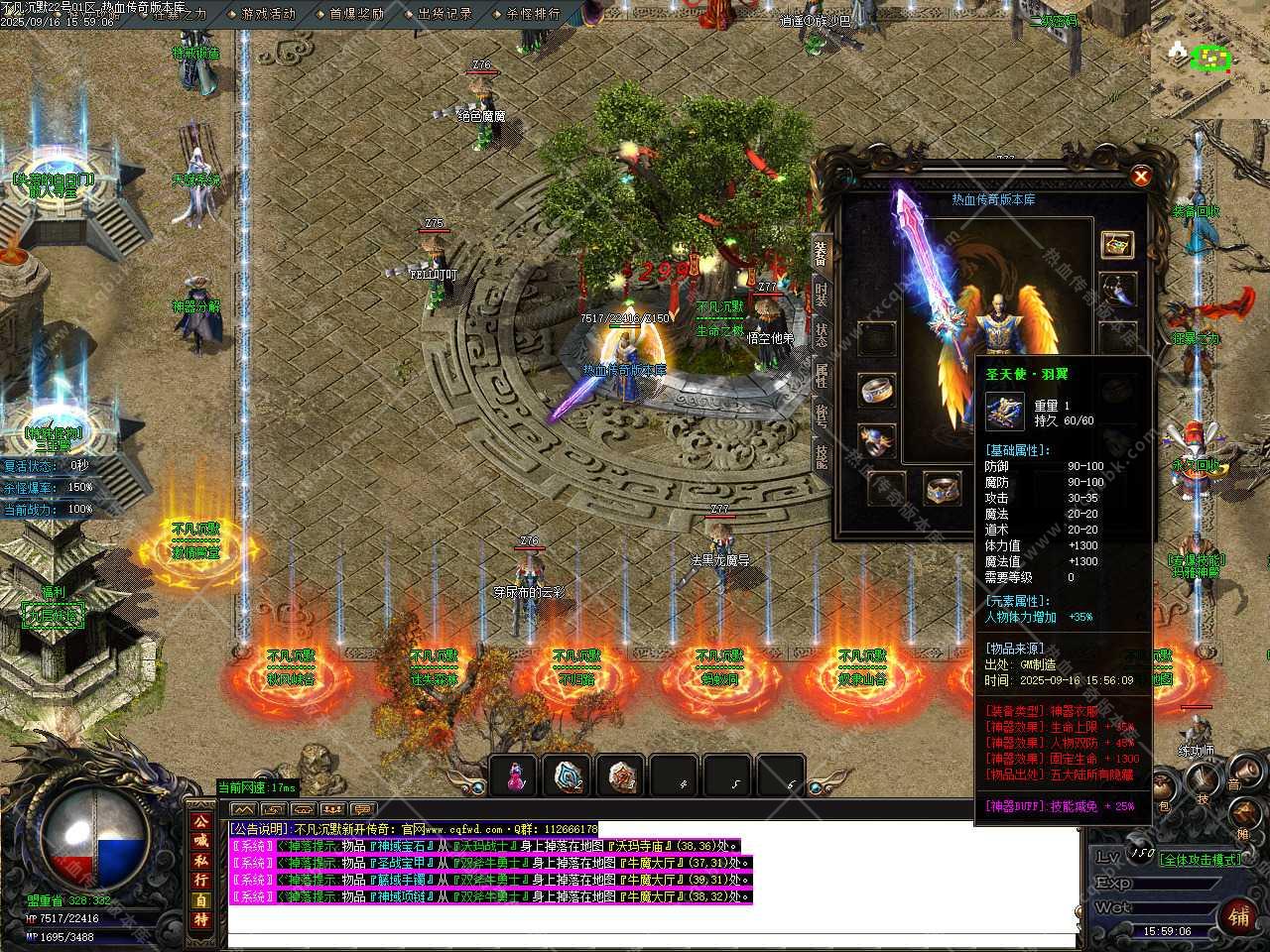The width and height of the screenshot is (1270, 952).
Task: Select the 称号 title tab
Action: pyautogui.click(x=822, y=416)
